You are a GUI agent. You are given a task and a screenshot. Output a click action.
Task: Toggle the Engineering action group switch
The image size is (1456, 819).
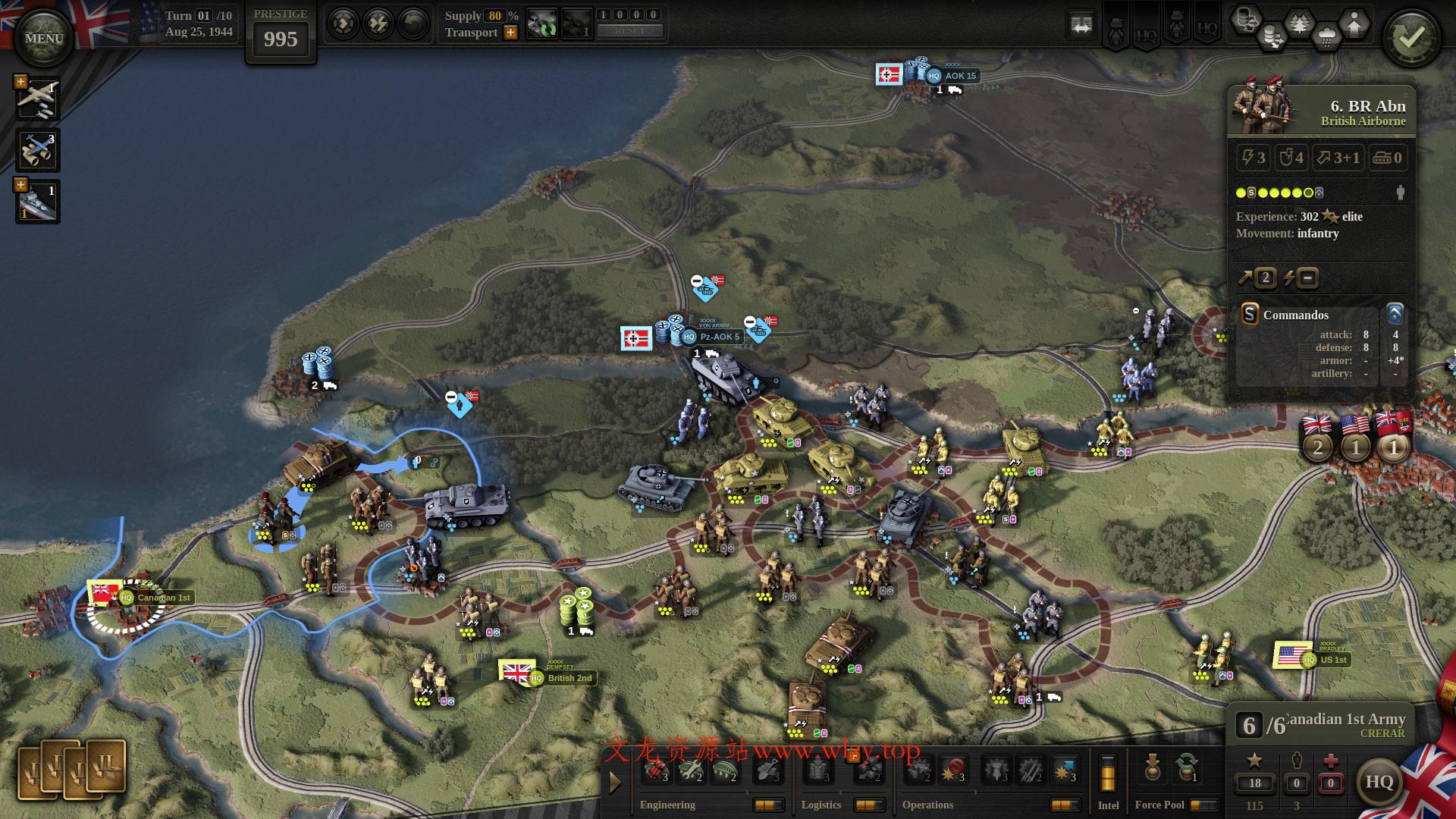767,805
